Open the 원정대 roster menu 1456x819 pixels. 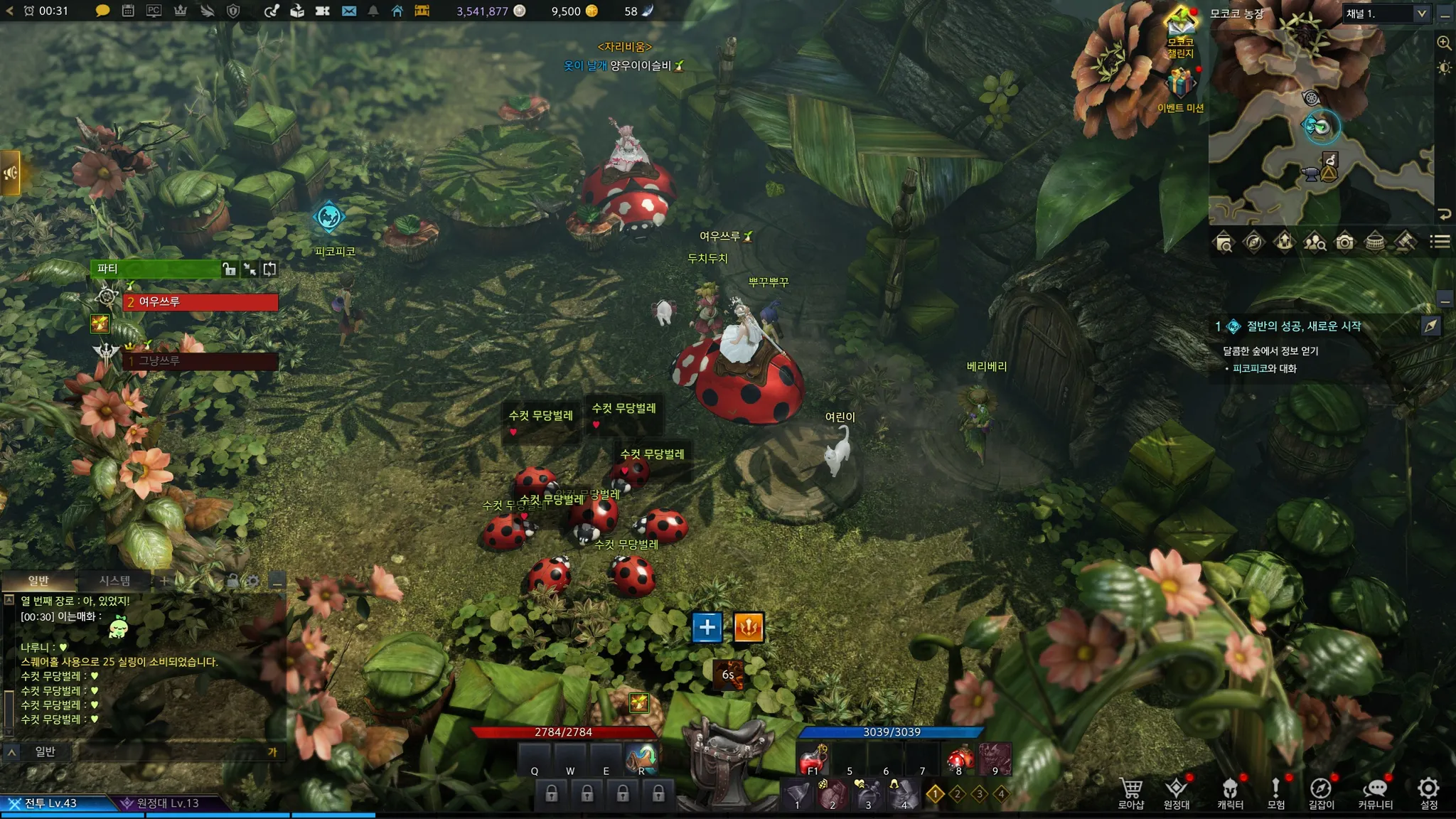pos(1176,793)
